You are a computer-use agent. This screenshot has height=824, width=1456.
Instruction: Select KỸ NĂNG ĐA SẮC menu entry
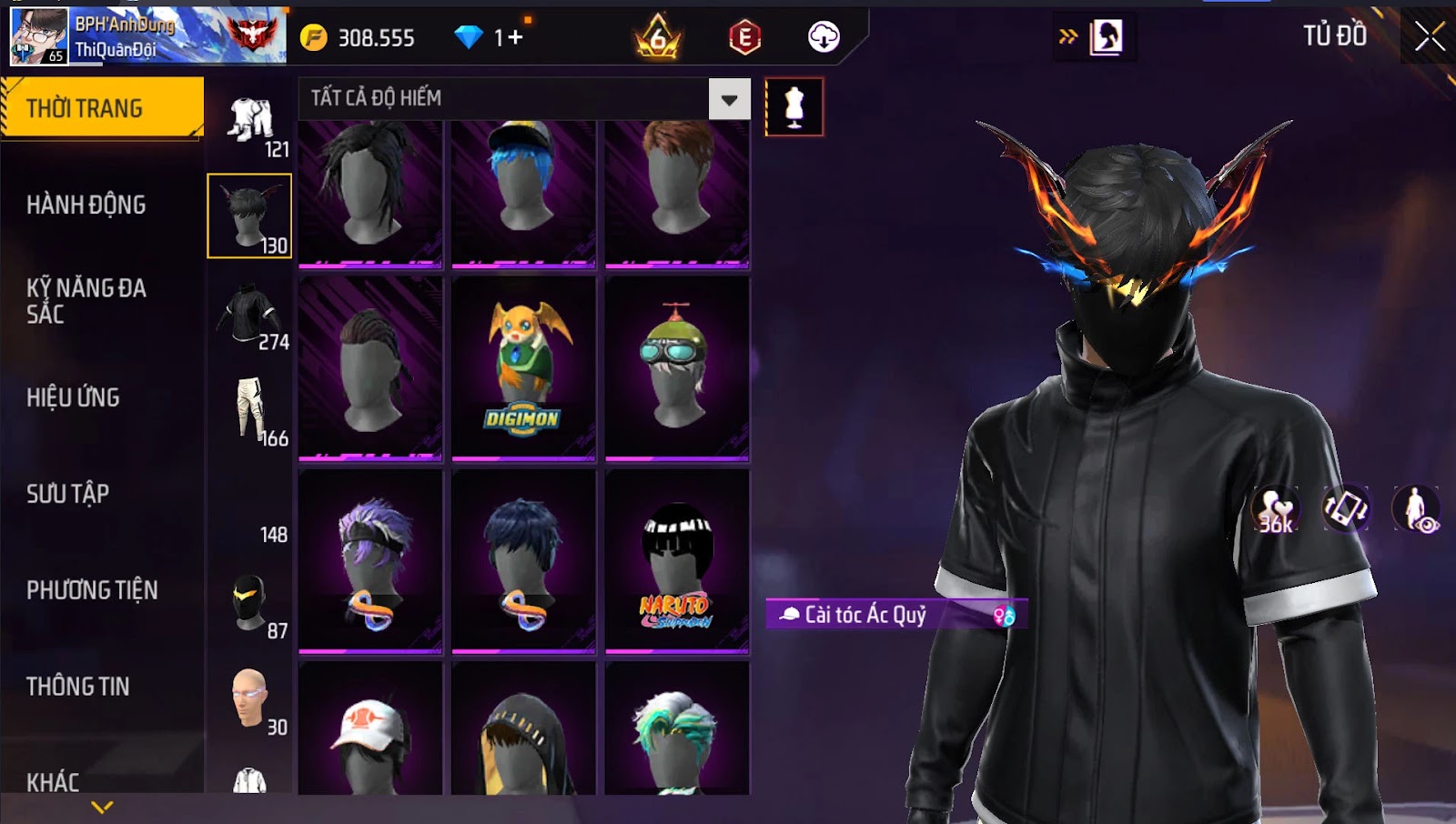pyautogui.click(x=86, y=301)
